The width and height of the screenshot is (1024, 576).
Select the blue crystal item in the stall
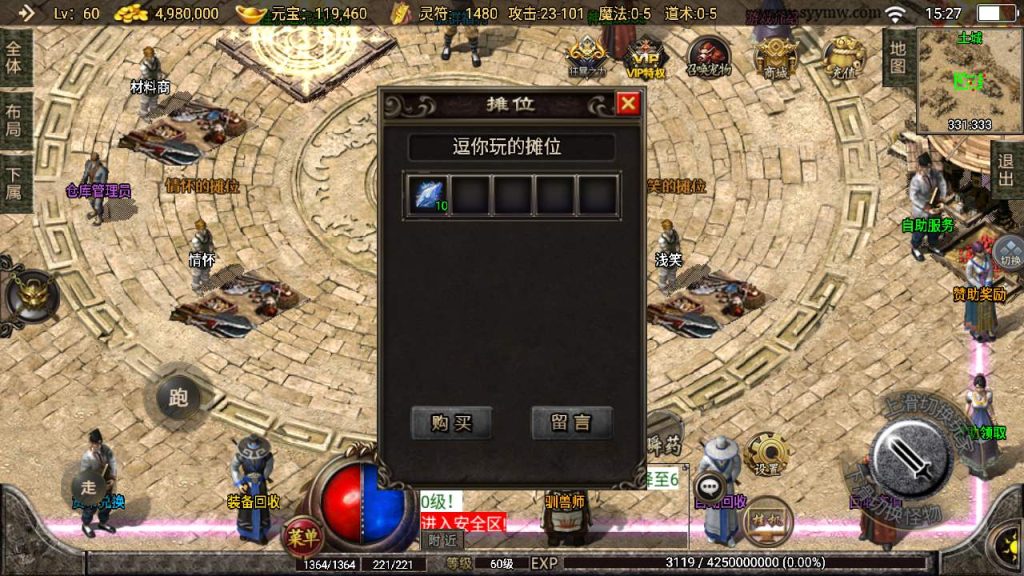point(427,195)
